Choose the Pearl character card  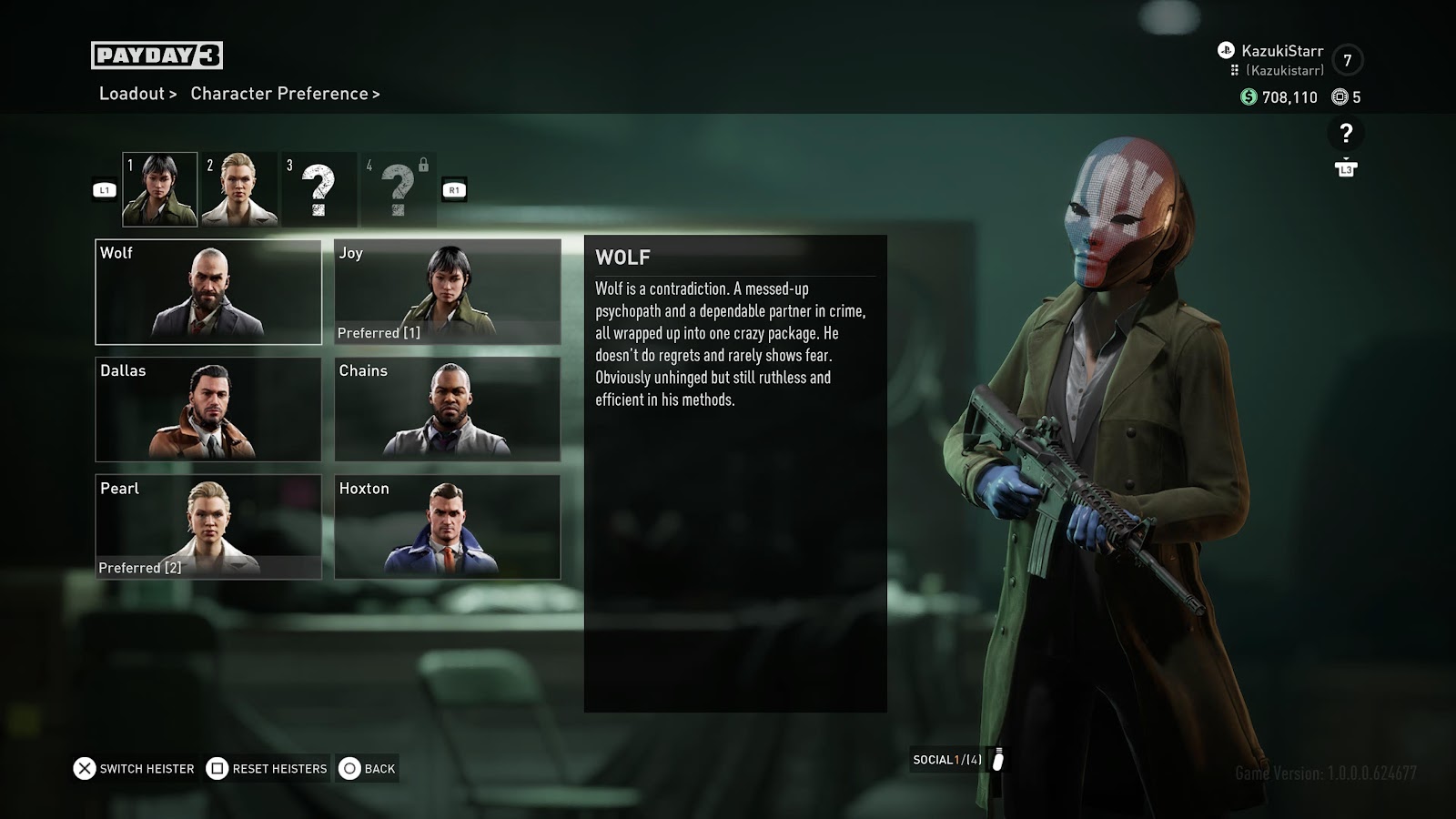208,527
